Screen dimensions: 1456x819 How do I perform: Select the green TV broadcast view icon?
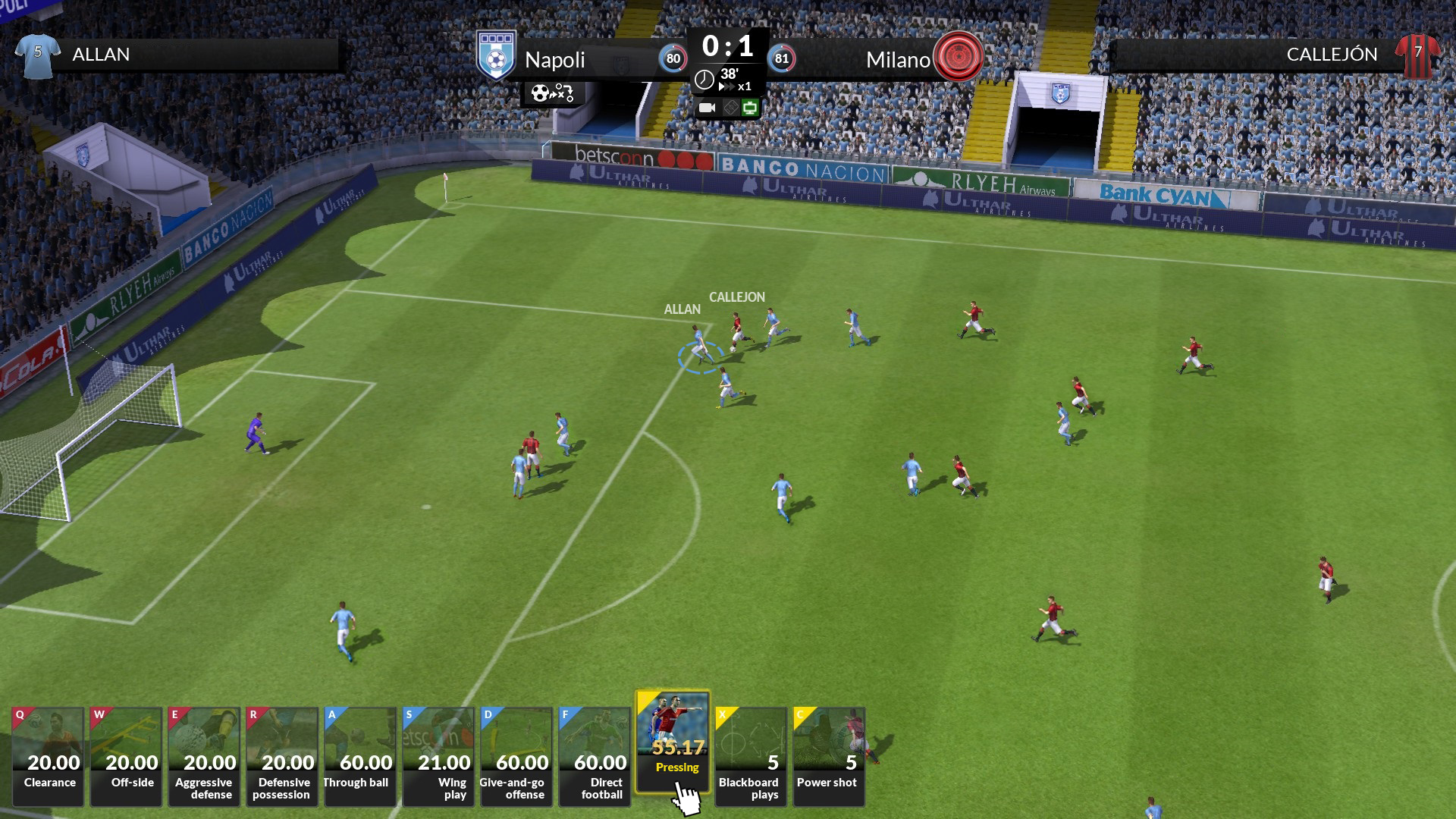pos(751,108)
